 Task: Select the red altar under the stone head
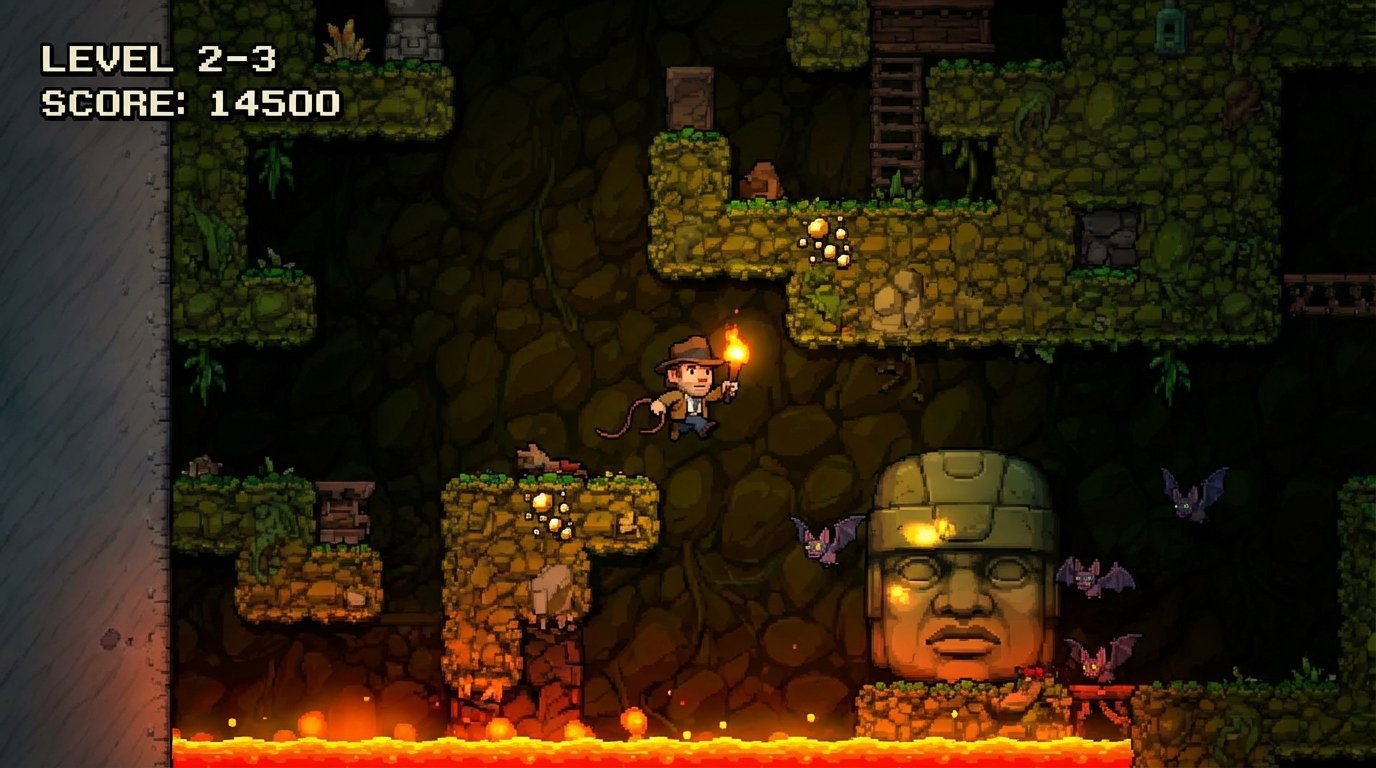click(1100, 692)
